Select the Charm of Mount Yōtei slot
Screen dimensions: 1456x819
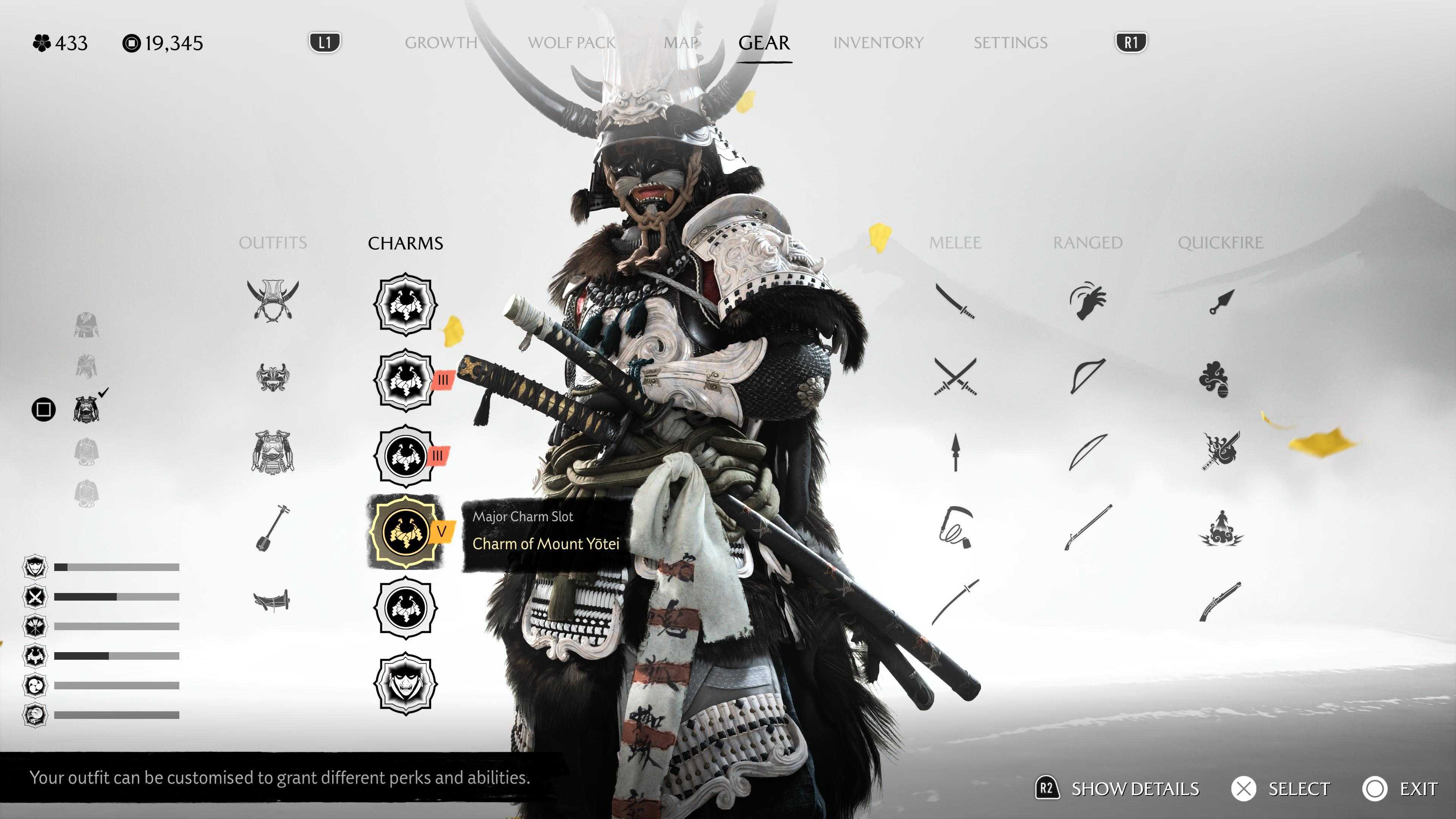tap(405, 532)
